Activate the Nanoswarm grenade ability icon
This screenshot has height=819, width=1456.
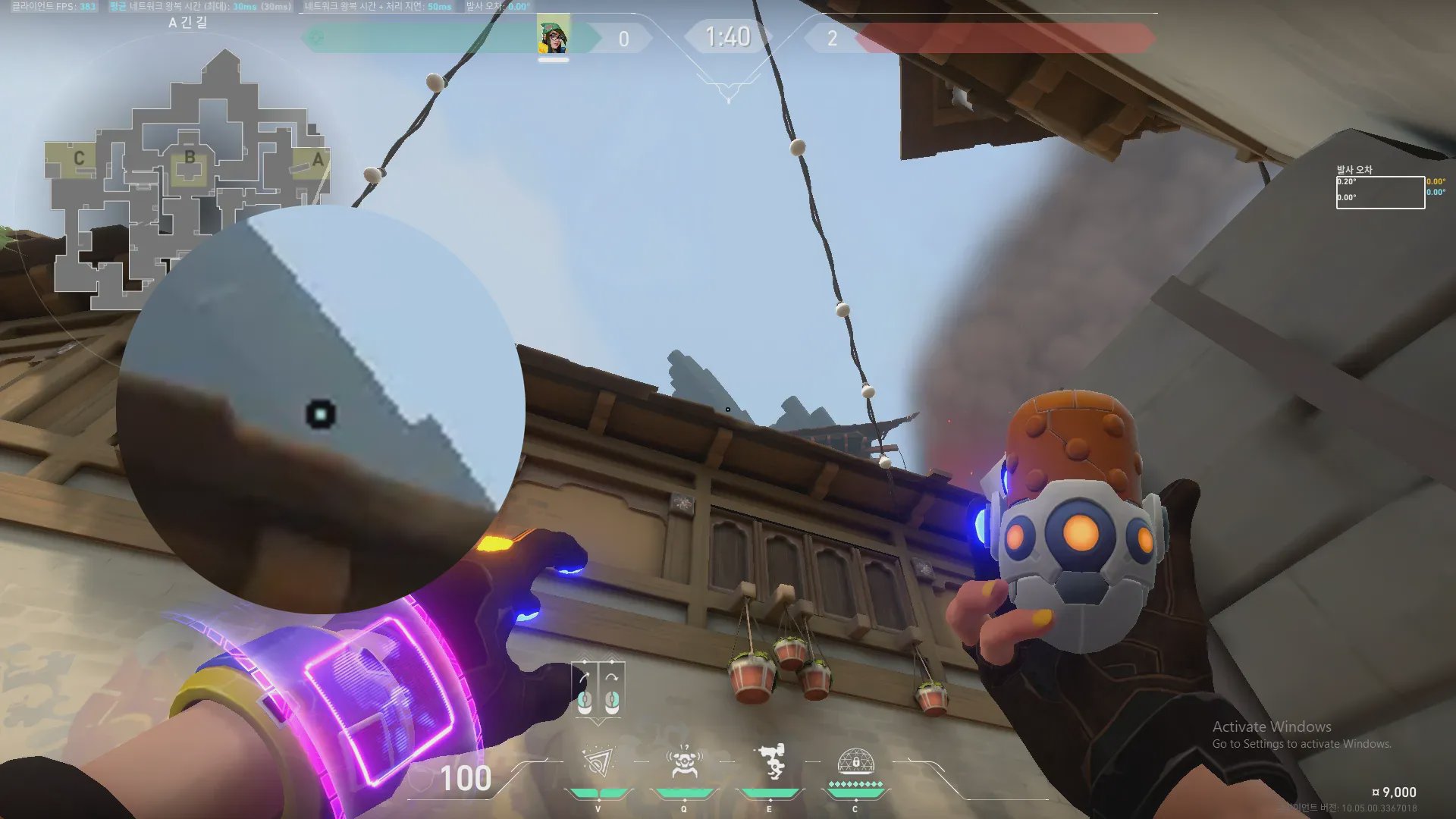598,762
